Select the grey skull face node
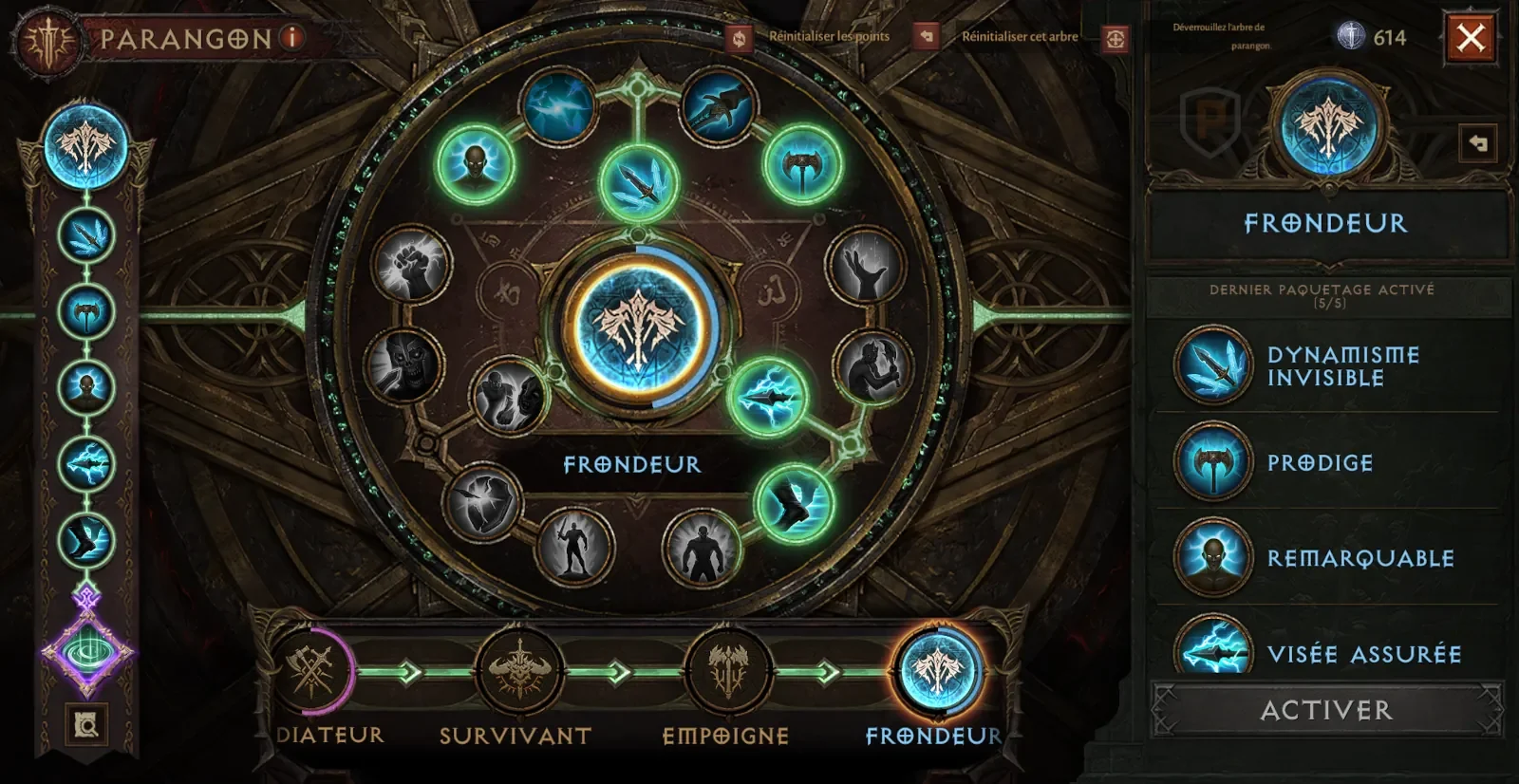The width and height of the screenshot is (1519, 784). (x=404, y=364)
